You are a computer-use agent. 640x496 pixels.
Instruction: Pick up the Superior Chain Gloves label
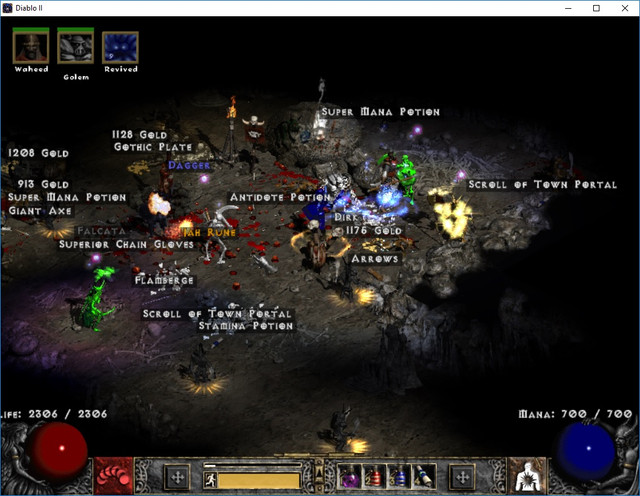coord(126,244)
